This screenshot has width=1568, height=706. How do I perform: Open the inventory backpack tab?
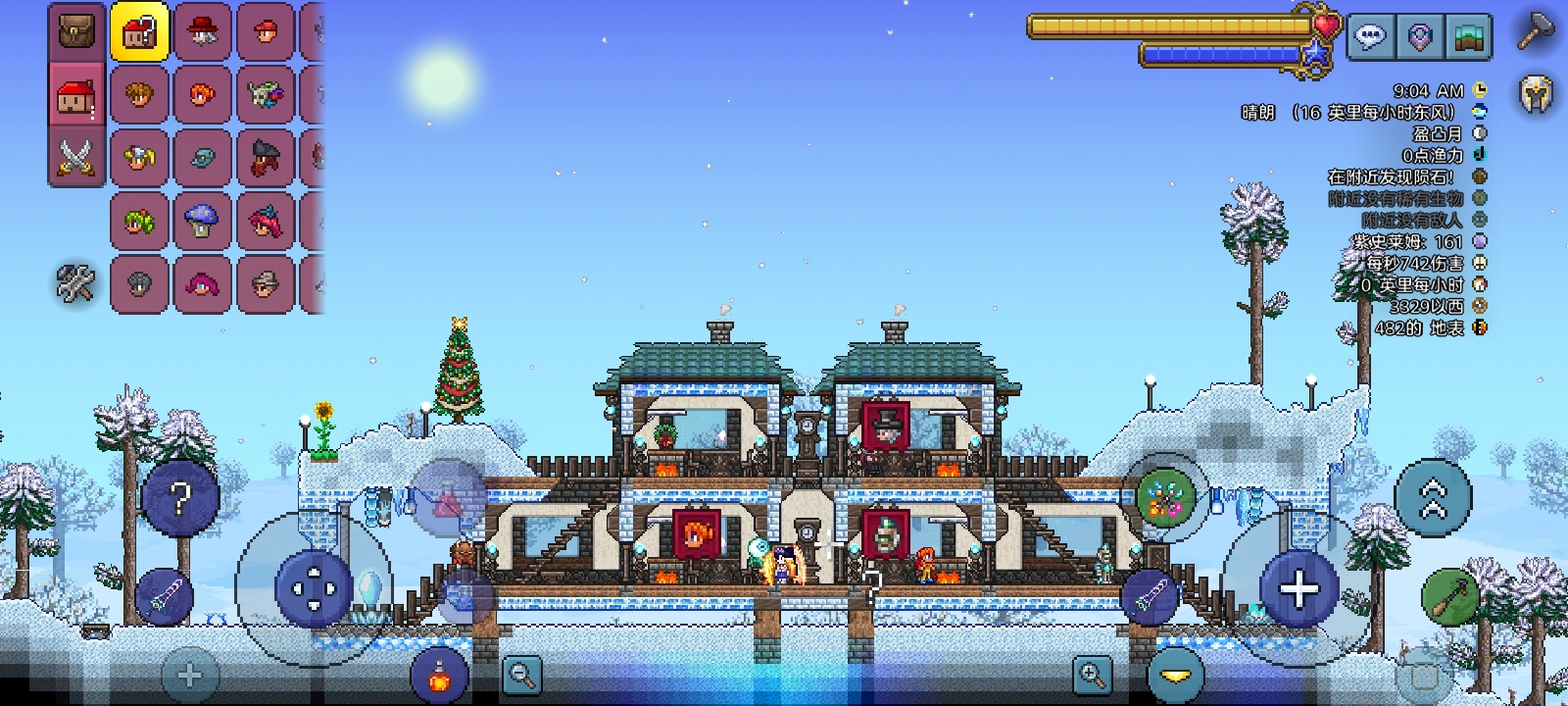(77, 31)
